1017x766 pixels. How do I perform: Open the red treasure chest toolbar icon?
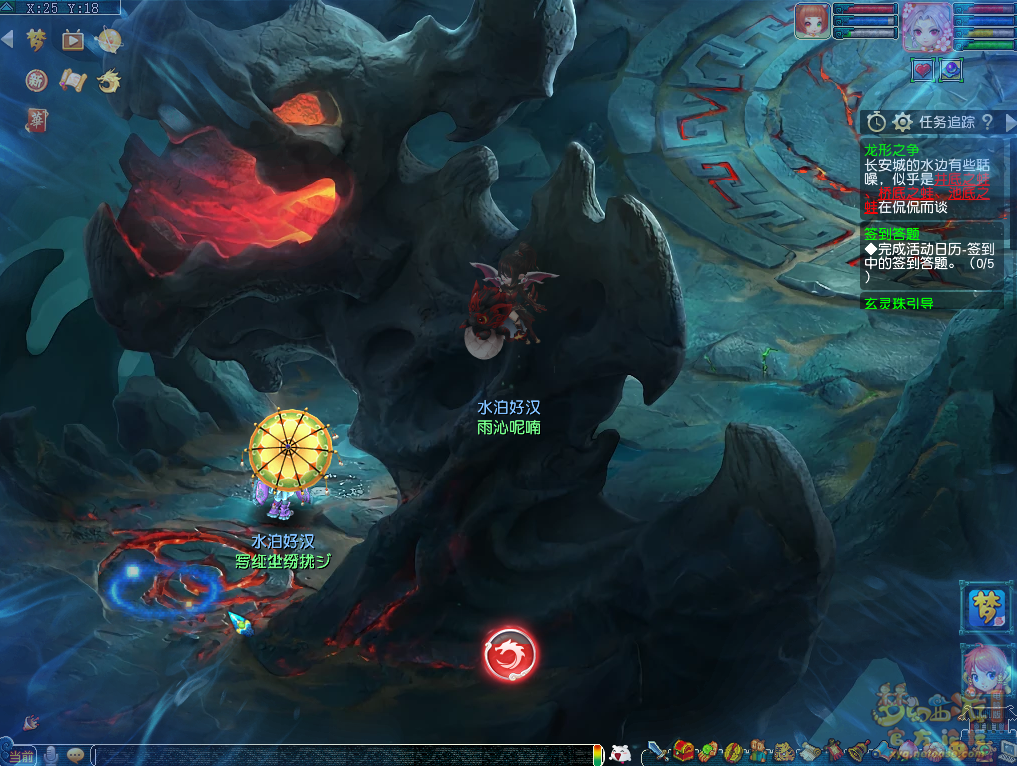pos(684,750)
